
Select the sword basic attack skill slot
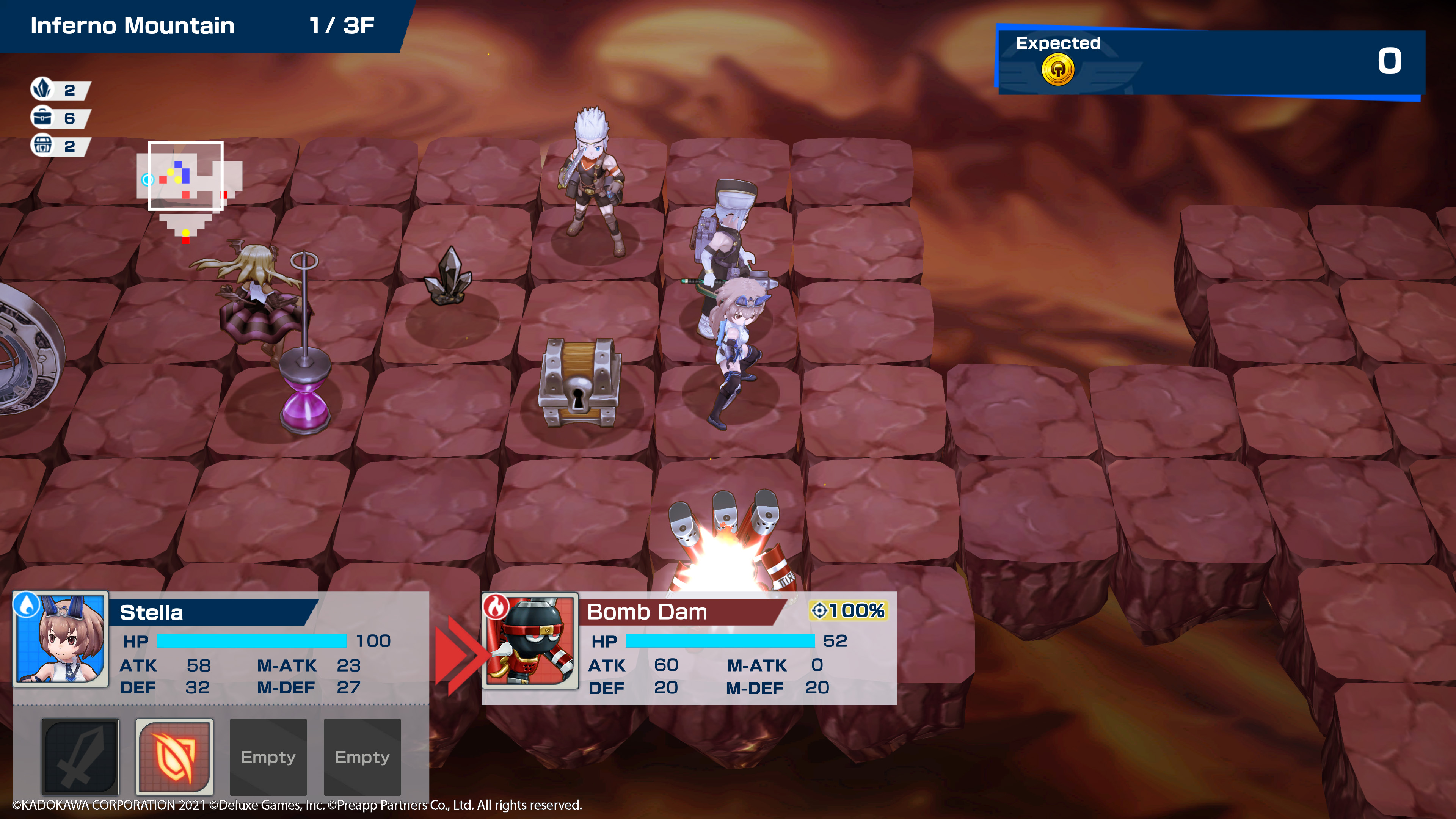[80, 756]
